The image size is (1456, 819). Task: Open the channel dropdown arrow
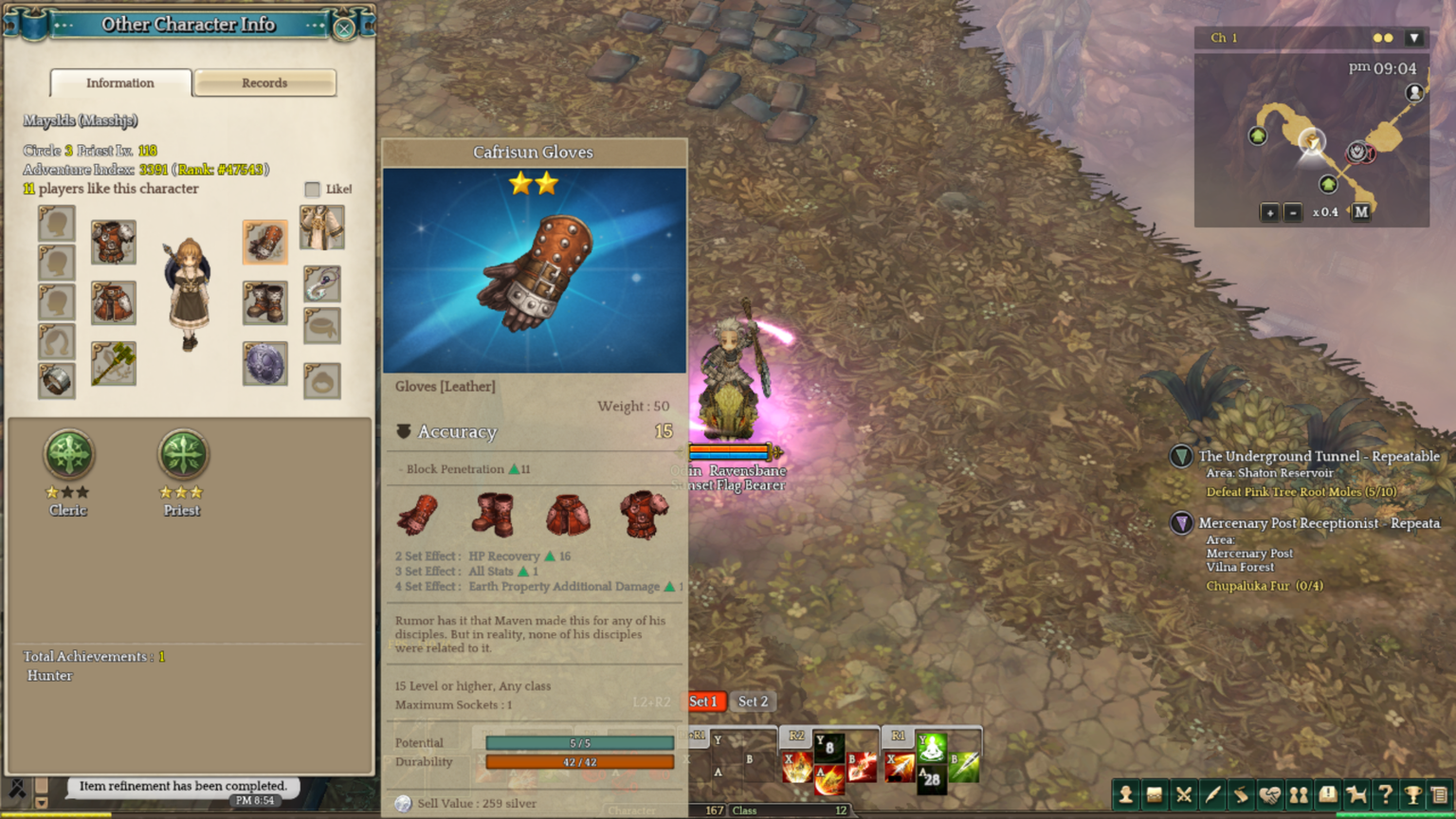tap(1414, 38)
